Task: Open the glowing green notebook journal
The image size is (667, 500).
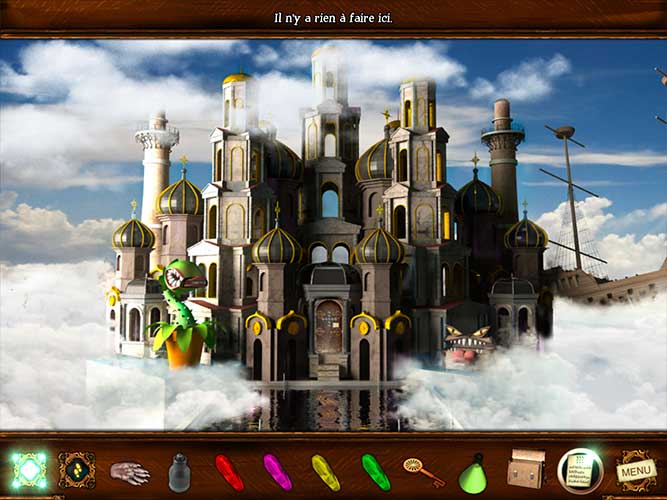Action: 580,470
